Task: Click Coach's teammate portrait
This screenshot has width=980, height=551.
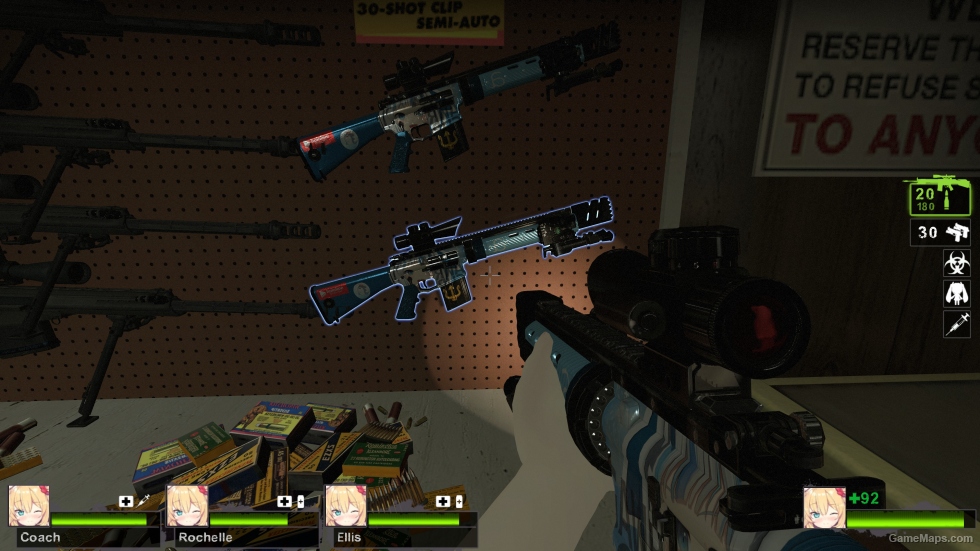Action: (x=28, y=507)
